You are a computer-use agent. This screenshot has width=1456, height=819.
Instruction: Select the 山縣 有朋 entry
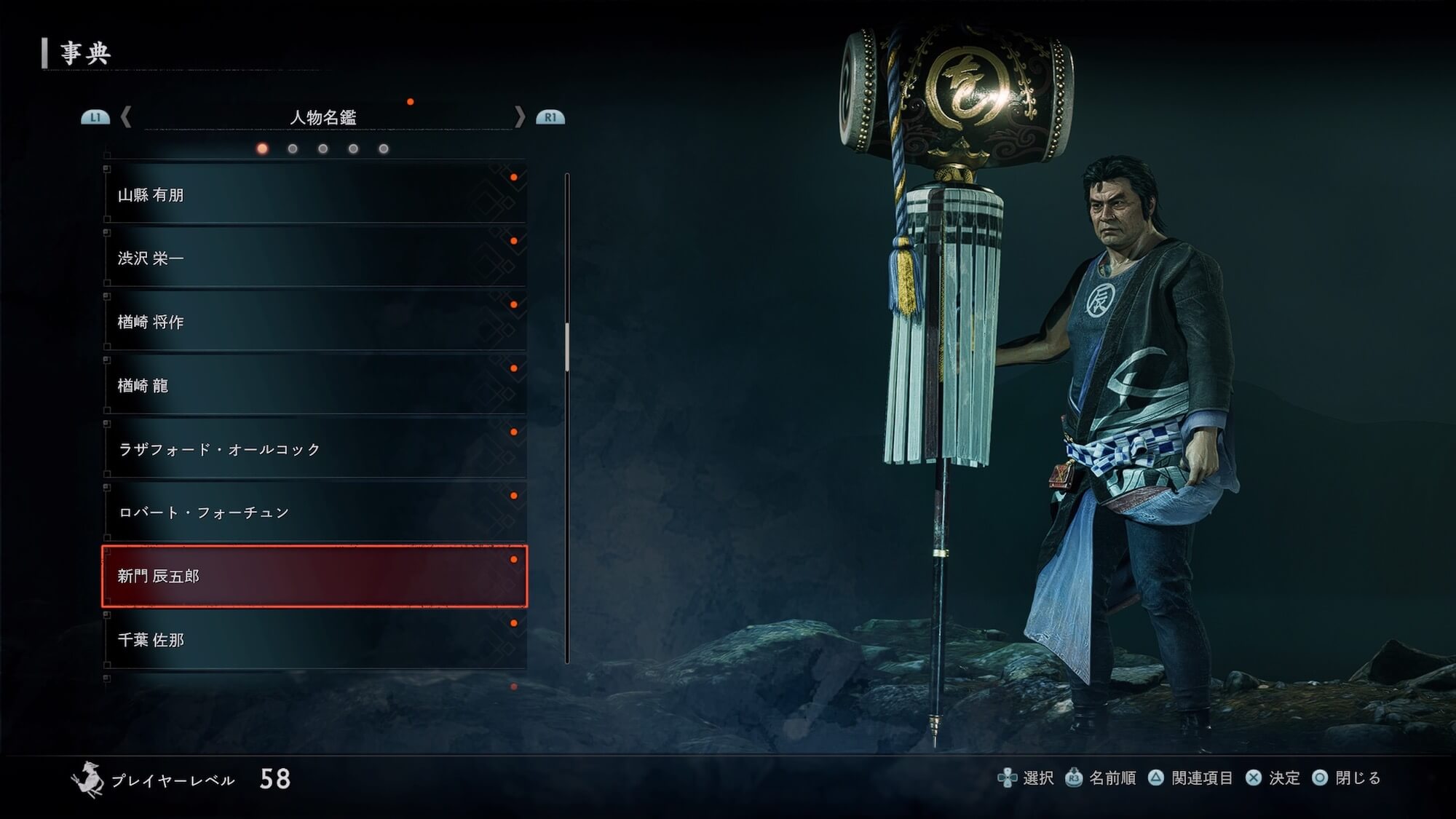(x=314, y=194)
